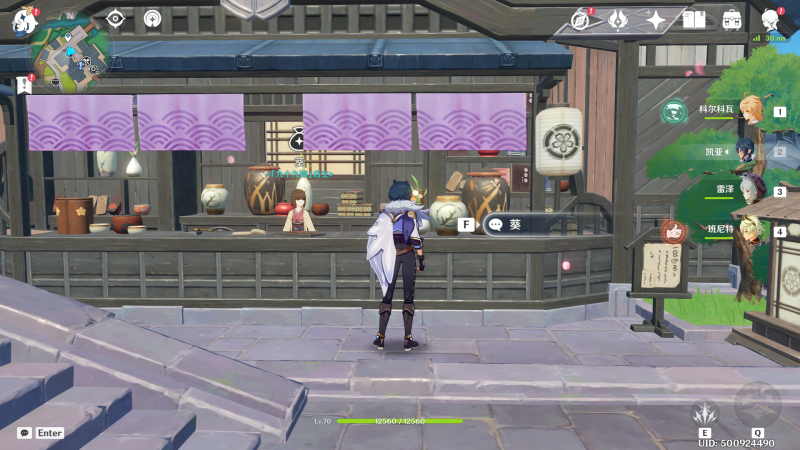The height and width of the screenshot is (450, 800).
Task: Activate the Elemental Burst icon
Action: pos(757,405)
